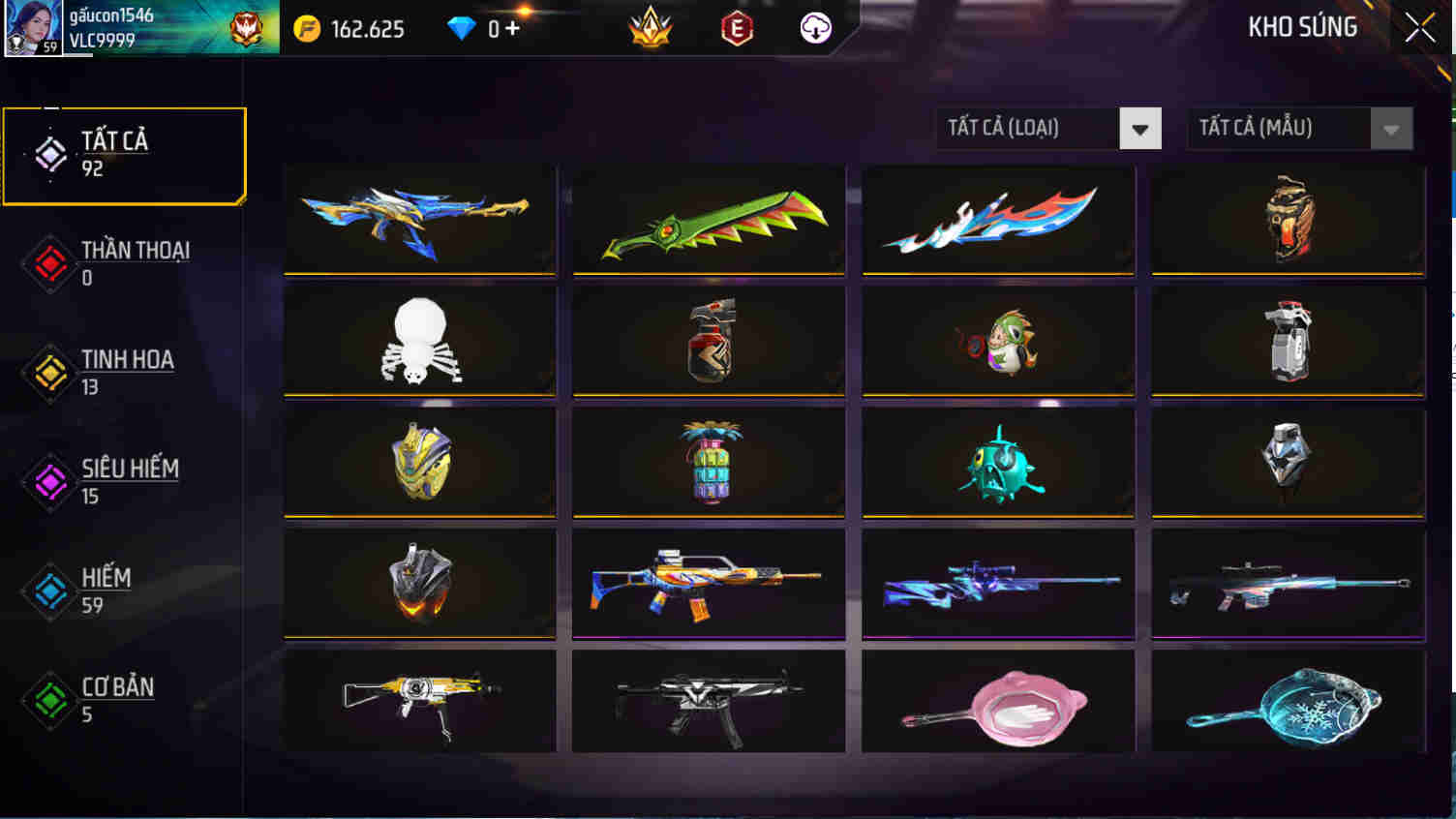
Task: Select the pink frying pan skin thumbnail
Action: (996, 702)
